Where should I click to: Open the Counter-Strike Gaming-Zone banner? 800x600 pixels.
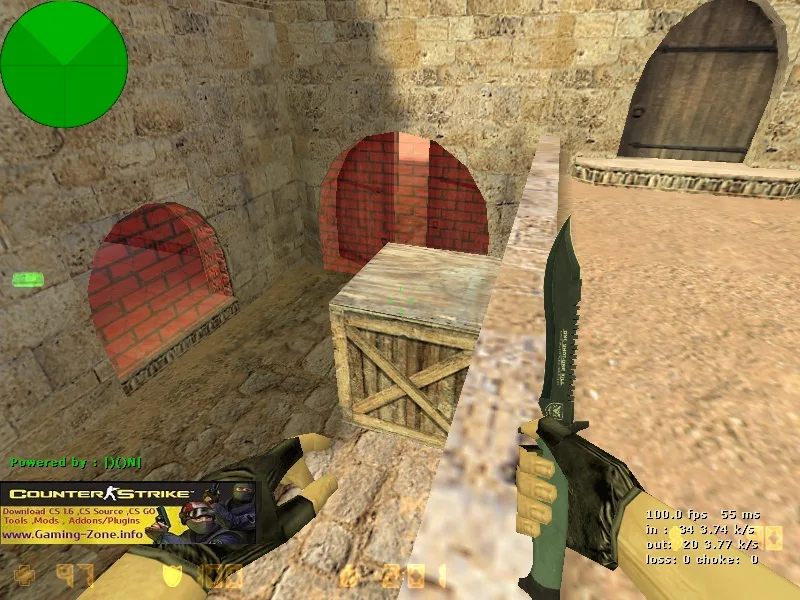[128, 512]
